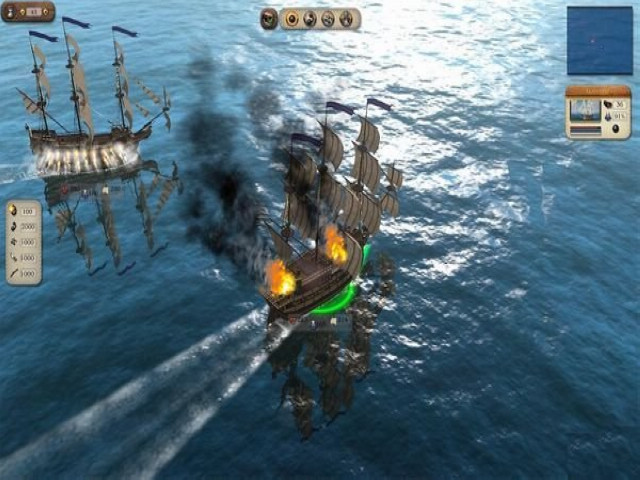This screenshot has height=480, width=640.
Task: Select the ship portrait in the status panel
Action: pos(586,110)
